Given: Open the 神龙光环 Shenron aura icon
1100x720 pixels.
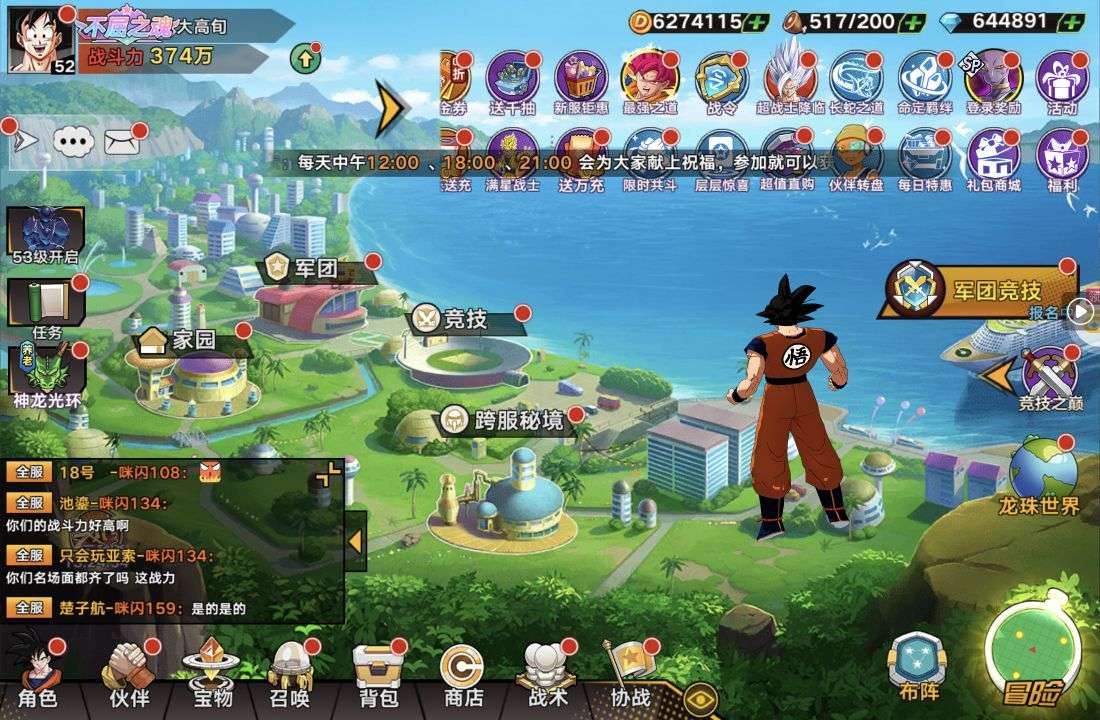Looking at the screenshot, I should click(x=46, y=374).
